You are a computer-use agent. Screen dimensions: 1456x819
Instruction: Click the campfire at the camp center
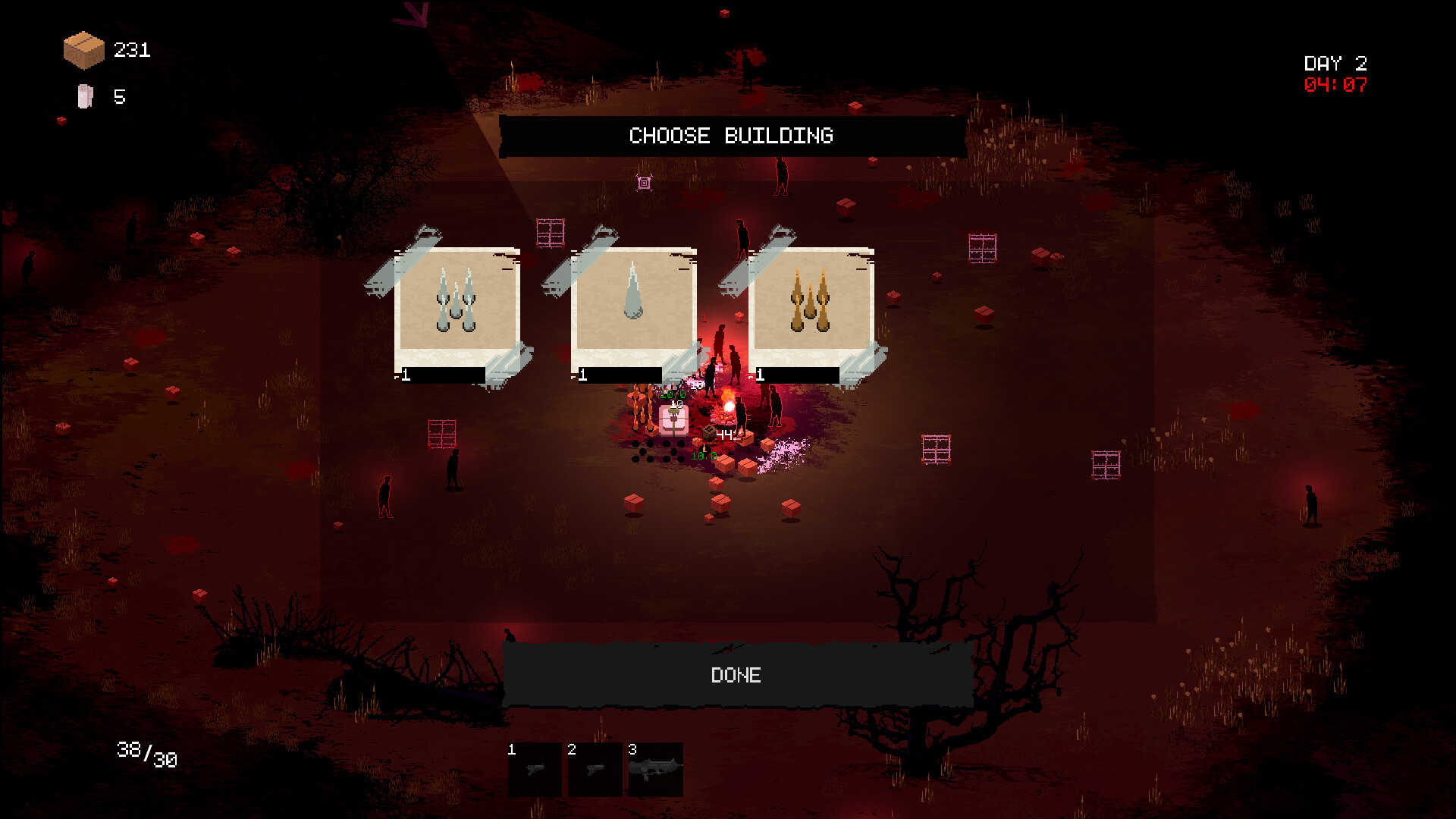pos(730,405)
